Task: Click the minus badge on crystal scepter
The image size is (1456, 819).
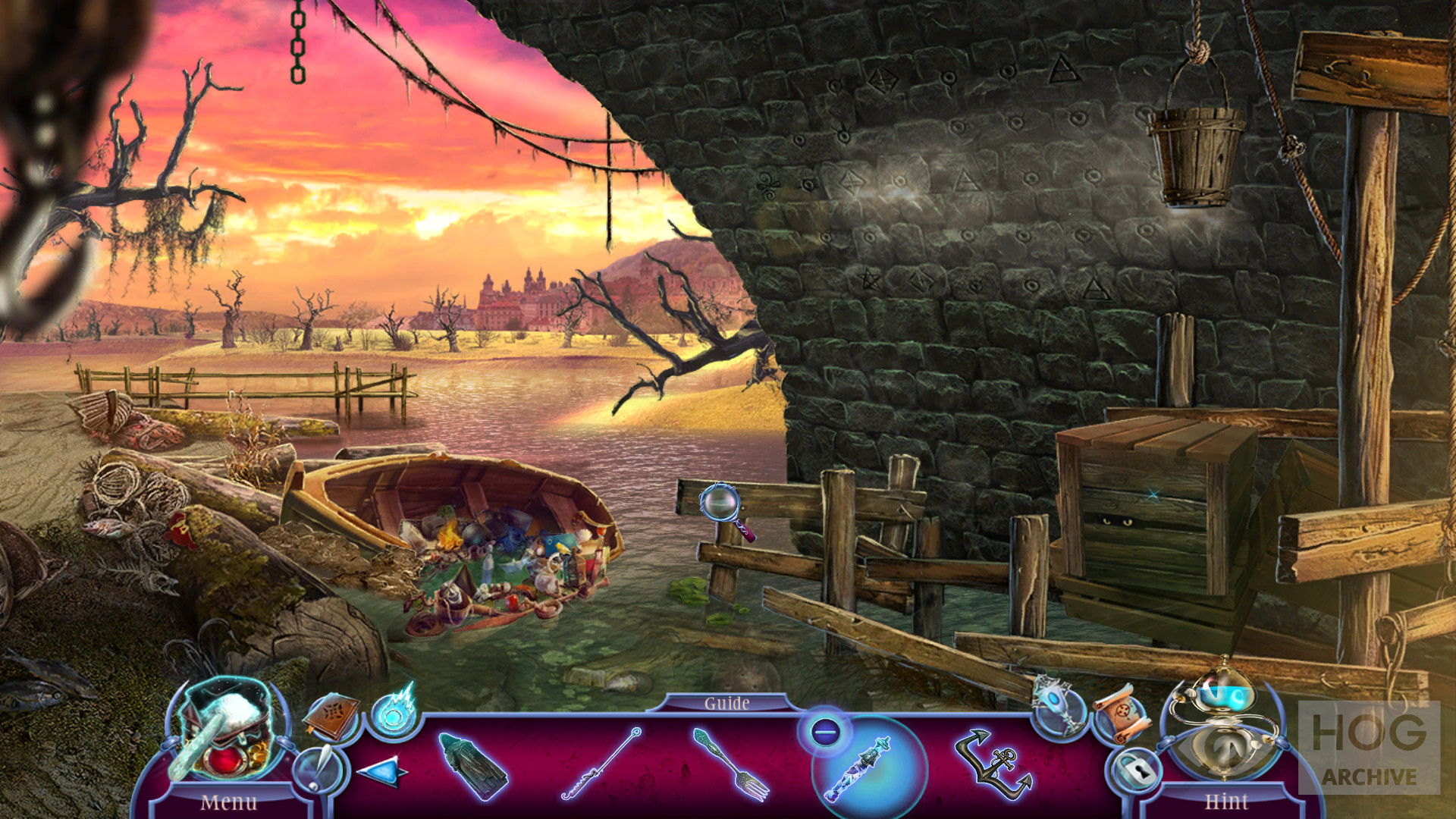Action: pyautogui.click(x=824, y=732)
